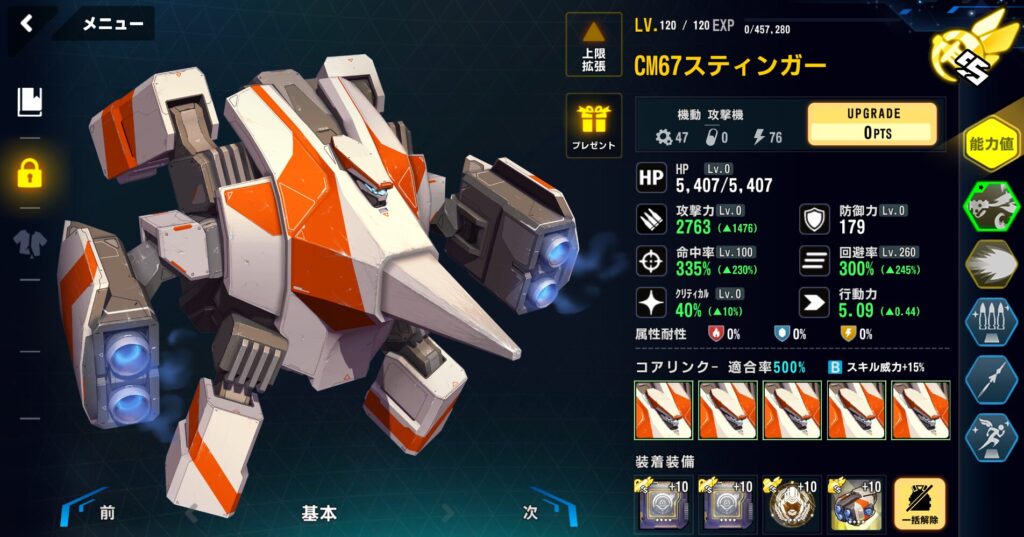1024x537 pixels.
Task: Open the プレゼント gift button
Action: click(593, 126)
